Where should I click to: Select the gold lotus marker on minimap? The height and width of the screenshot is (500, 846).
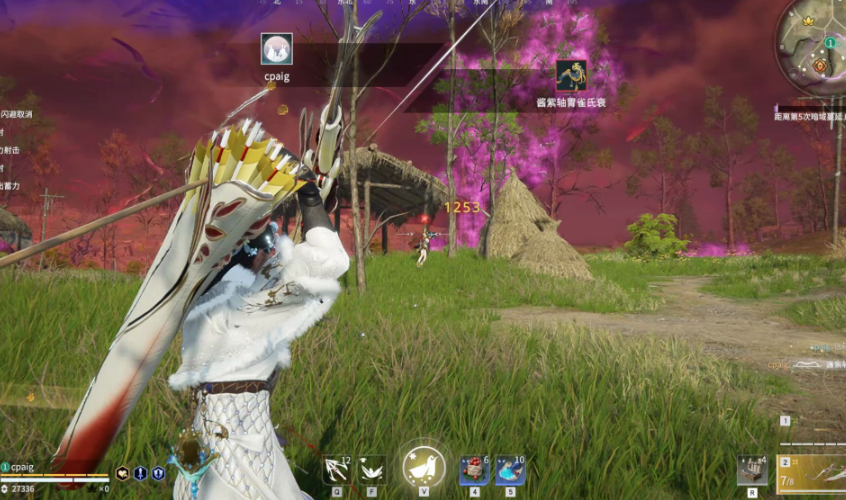[x=809, y=23]
